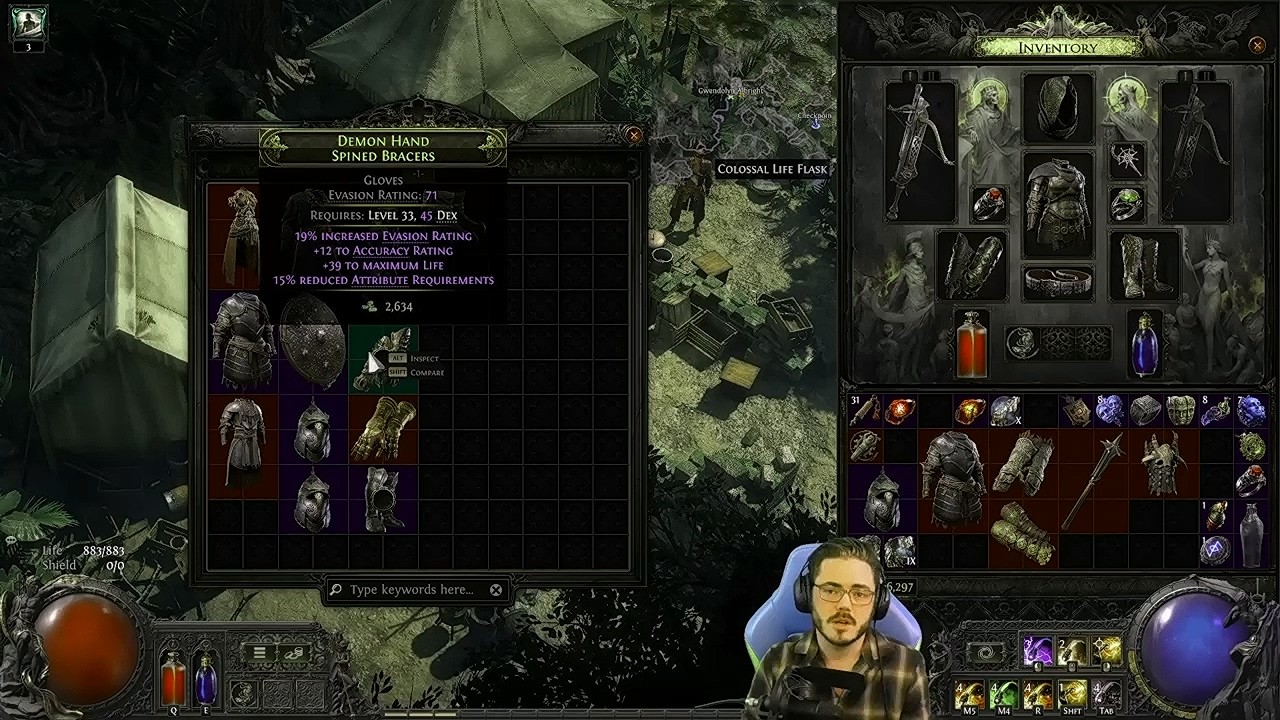Choose the vendor's buckler-and-boots item on the bottom row

coord(383,498)
